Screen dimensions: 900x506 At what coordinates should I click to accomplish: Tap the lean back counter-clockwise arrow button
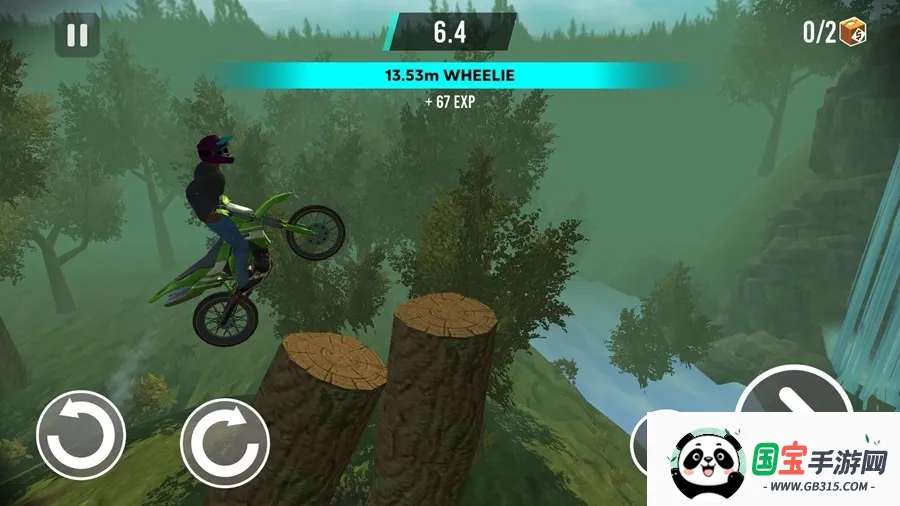[x=81, y=436]
